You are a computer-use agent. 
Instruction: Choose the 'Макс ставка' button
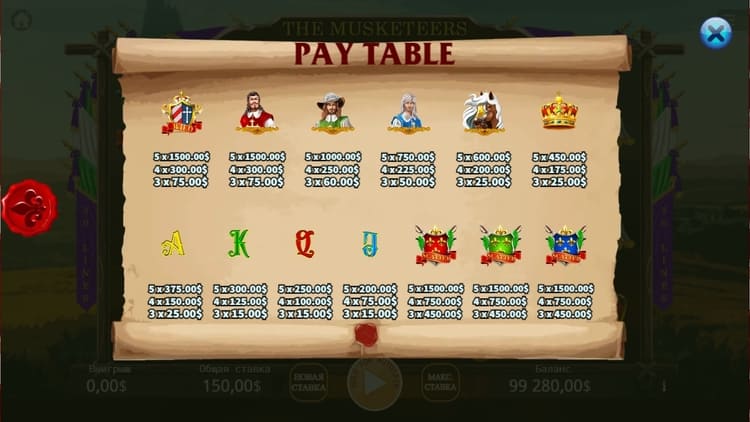pos(441,382)
